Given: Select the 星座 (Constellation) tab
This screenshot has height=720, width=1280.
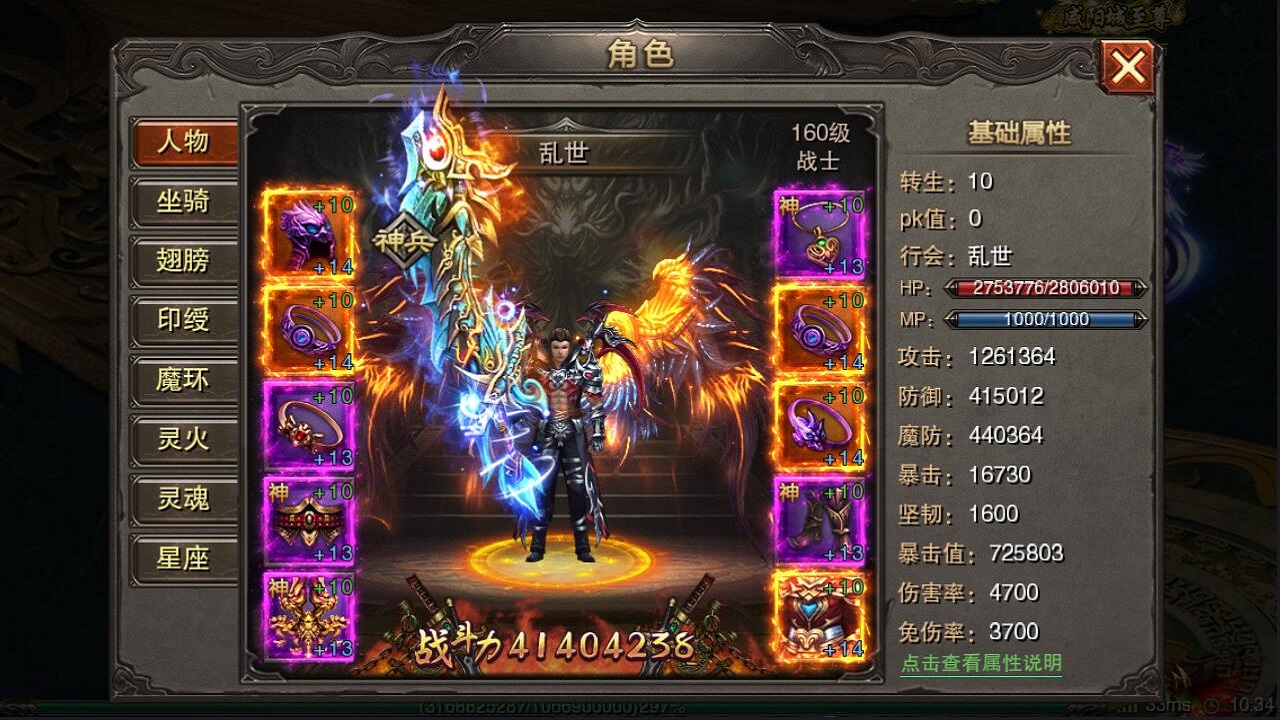Looking at the screenshot, I should pos(183,560).
